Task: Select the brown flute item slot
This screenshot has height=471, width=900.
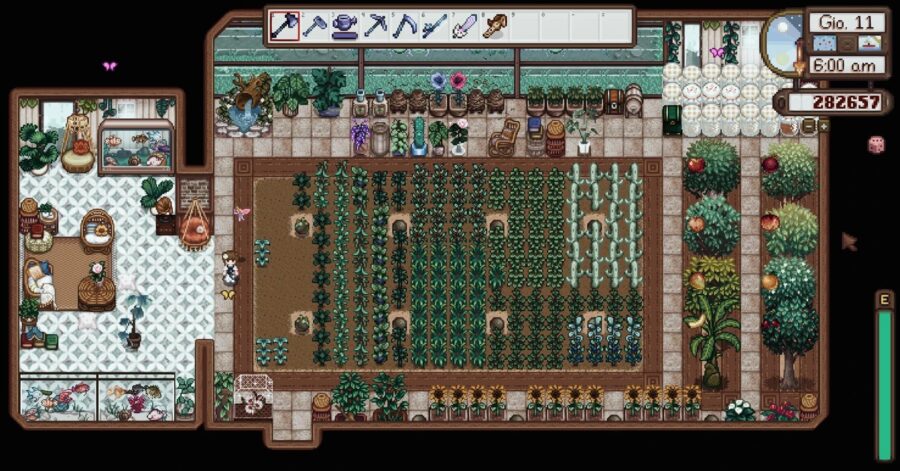Action: (494, 26)
